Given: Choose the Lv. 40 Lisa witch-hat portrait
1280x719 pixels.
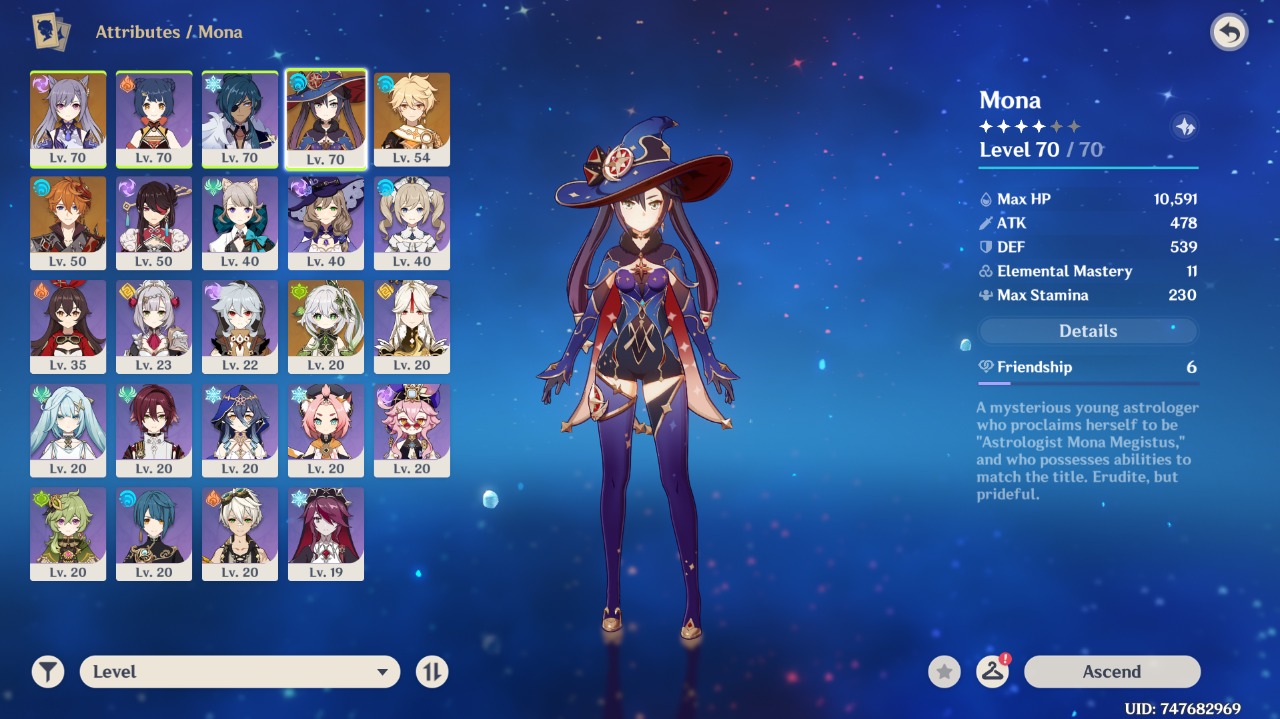Looking at the screenshot, I should 326,222.
